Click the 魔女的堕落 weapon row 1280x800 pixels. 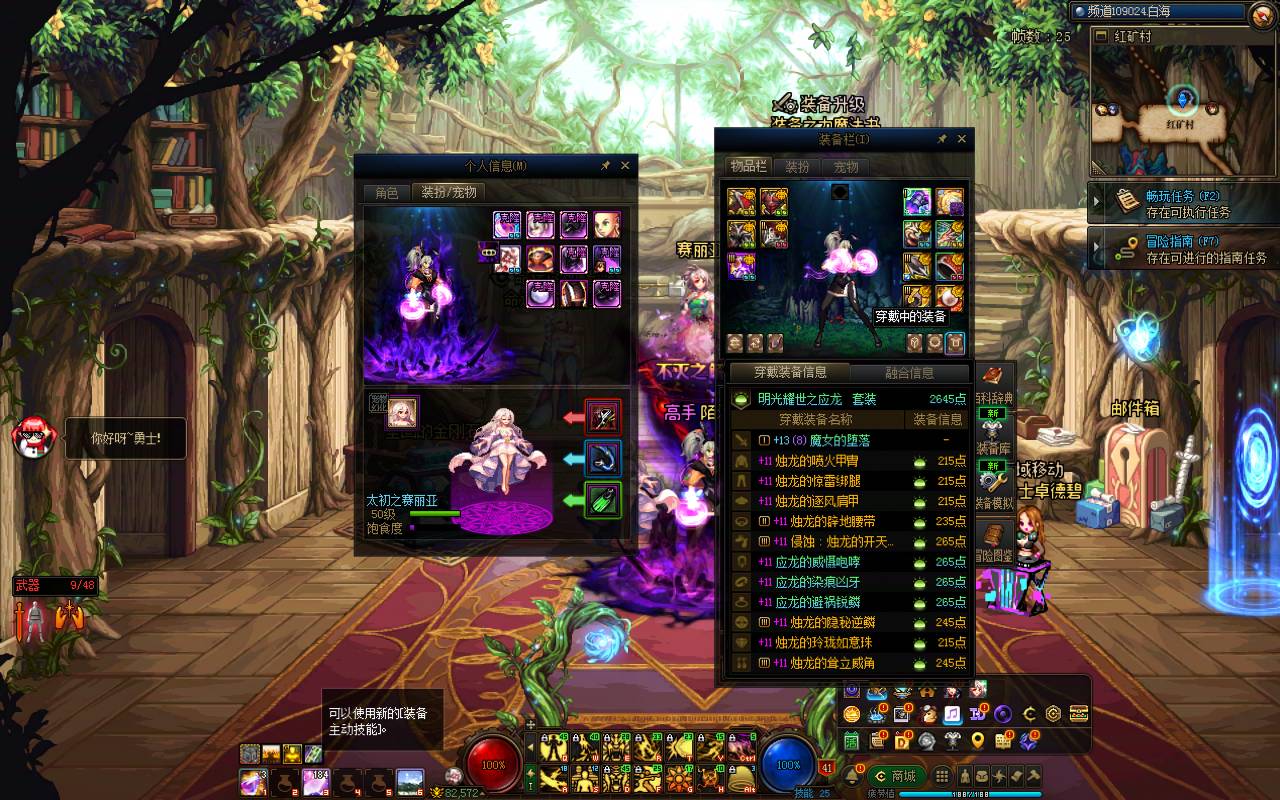pyautogui.click(x=817, y=440)
